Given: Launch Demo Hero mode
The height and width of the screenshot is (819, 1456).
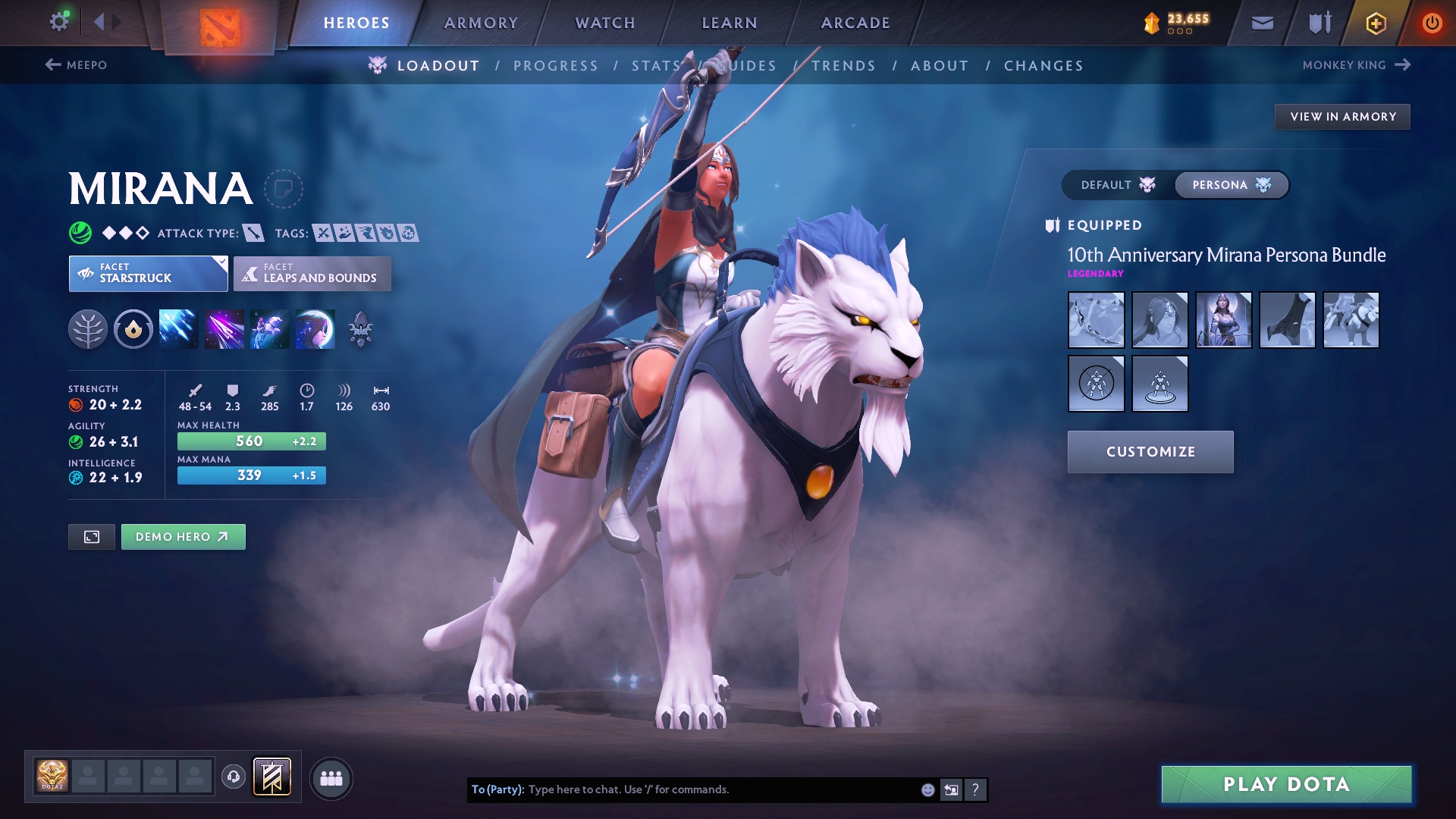Looking at the screenshot, I should [183, 537].
